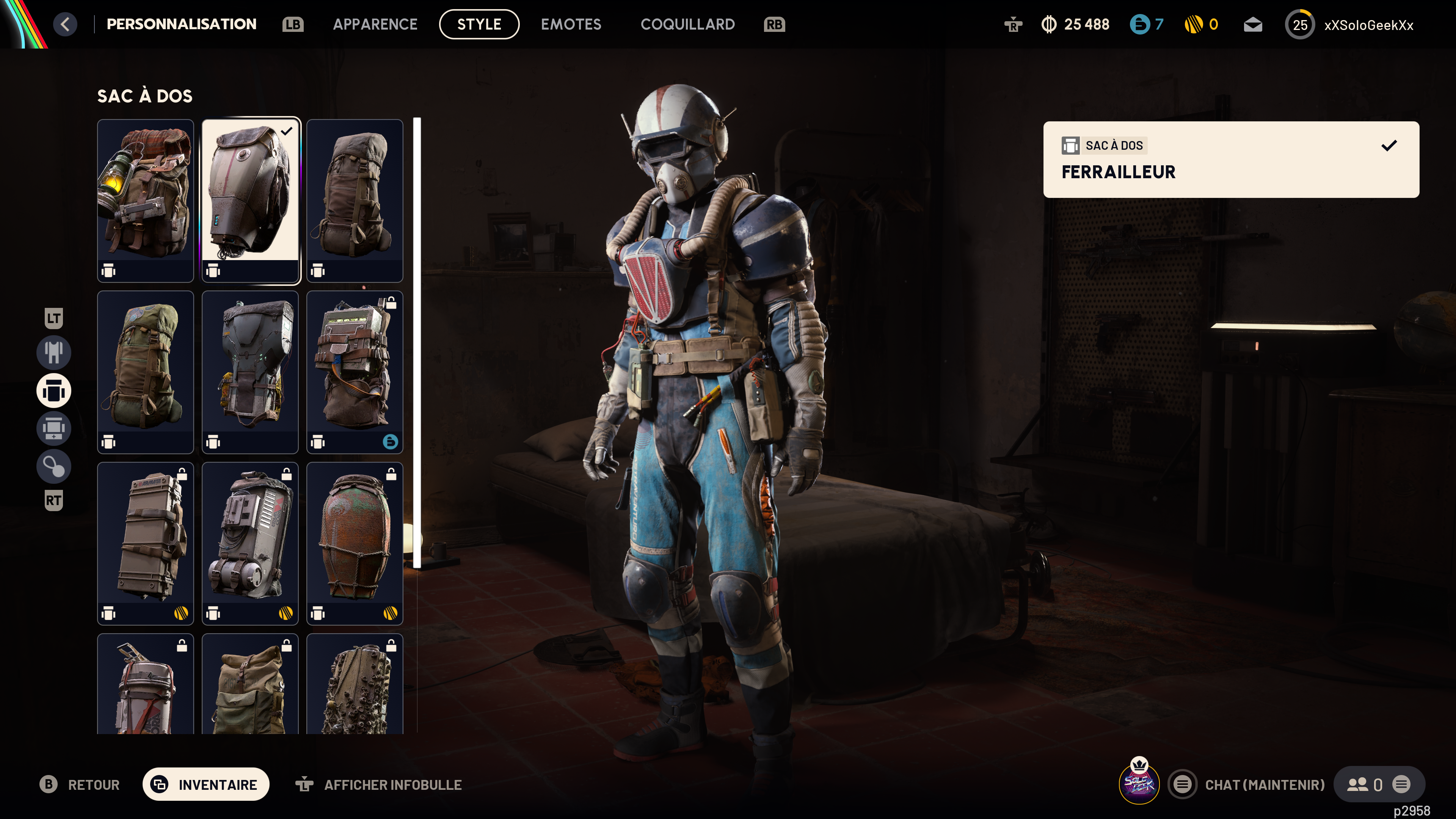Open the mailbox envelope icon

pos(1252,25)
